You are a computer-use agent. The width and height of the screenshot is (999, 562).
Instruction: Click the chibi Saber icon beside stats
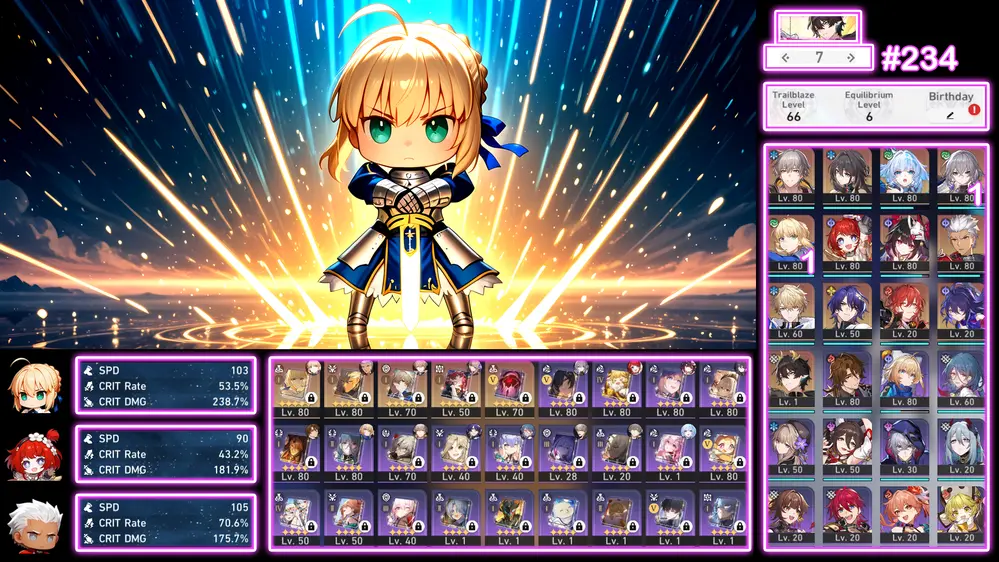tap(35, 386)
